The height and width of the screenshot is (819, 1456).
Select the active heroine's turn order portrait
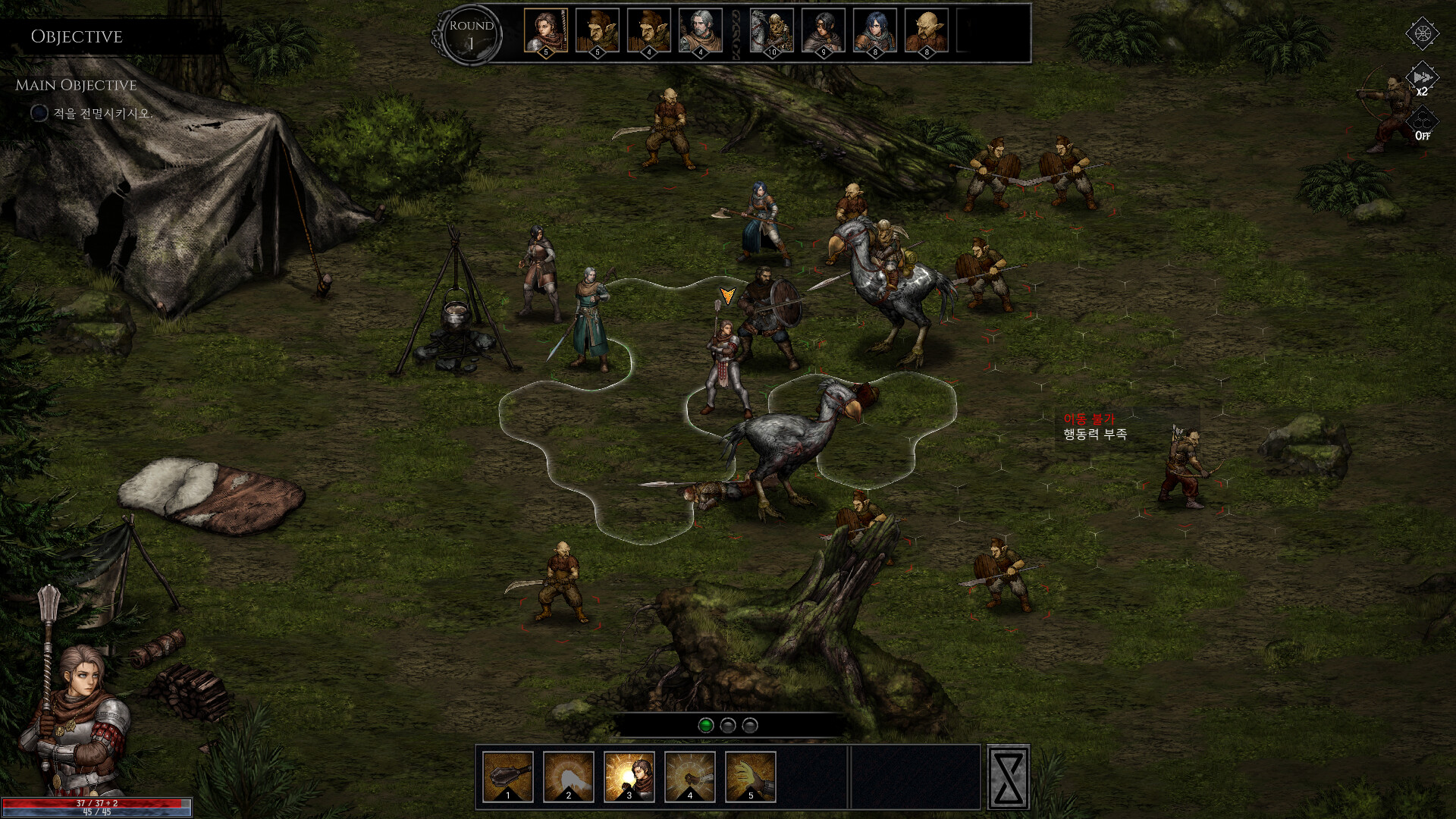pyautogui.click(x=546, y=31)
